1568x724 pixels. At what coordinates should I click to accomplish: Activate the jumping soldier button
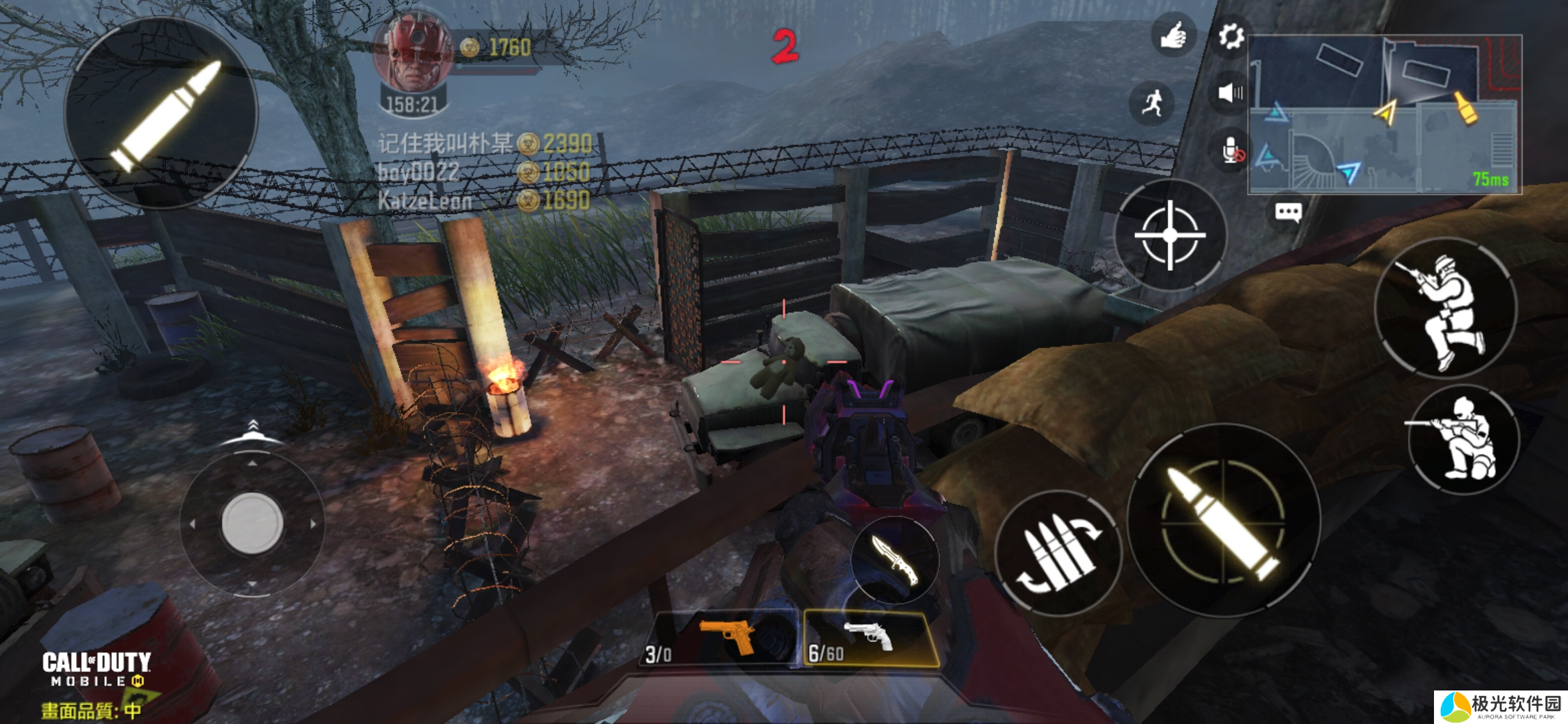coord(1445,308)
